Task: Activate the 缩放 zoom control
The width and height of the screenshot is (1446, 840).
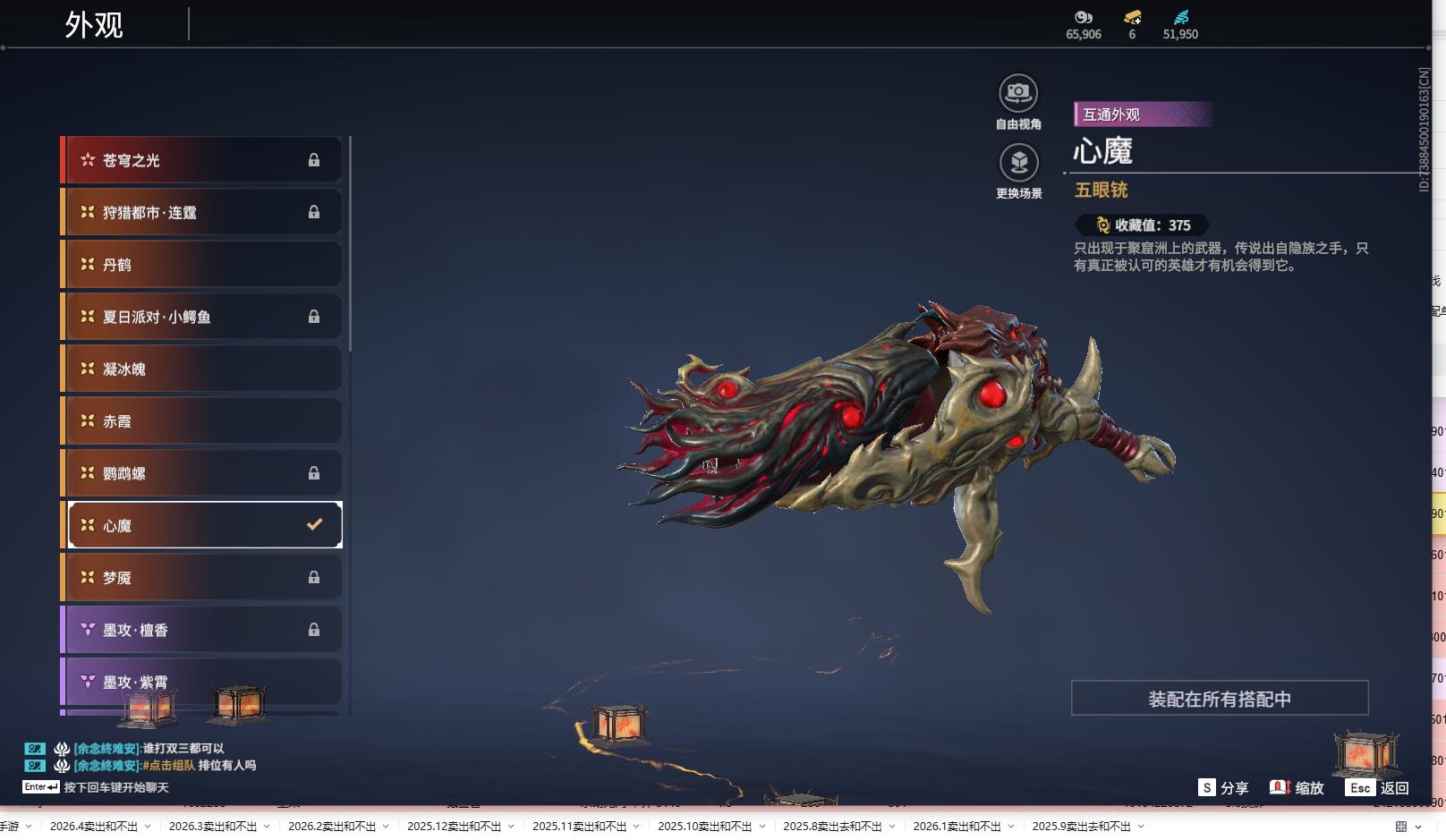Action: 1297,788
